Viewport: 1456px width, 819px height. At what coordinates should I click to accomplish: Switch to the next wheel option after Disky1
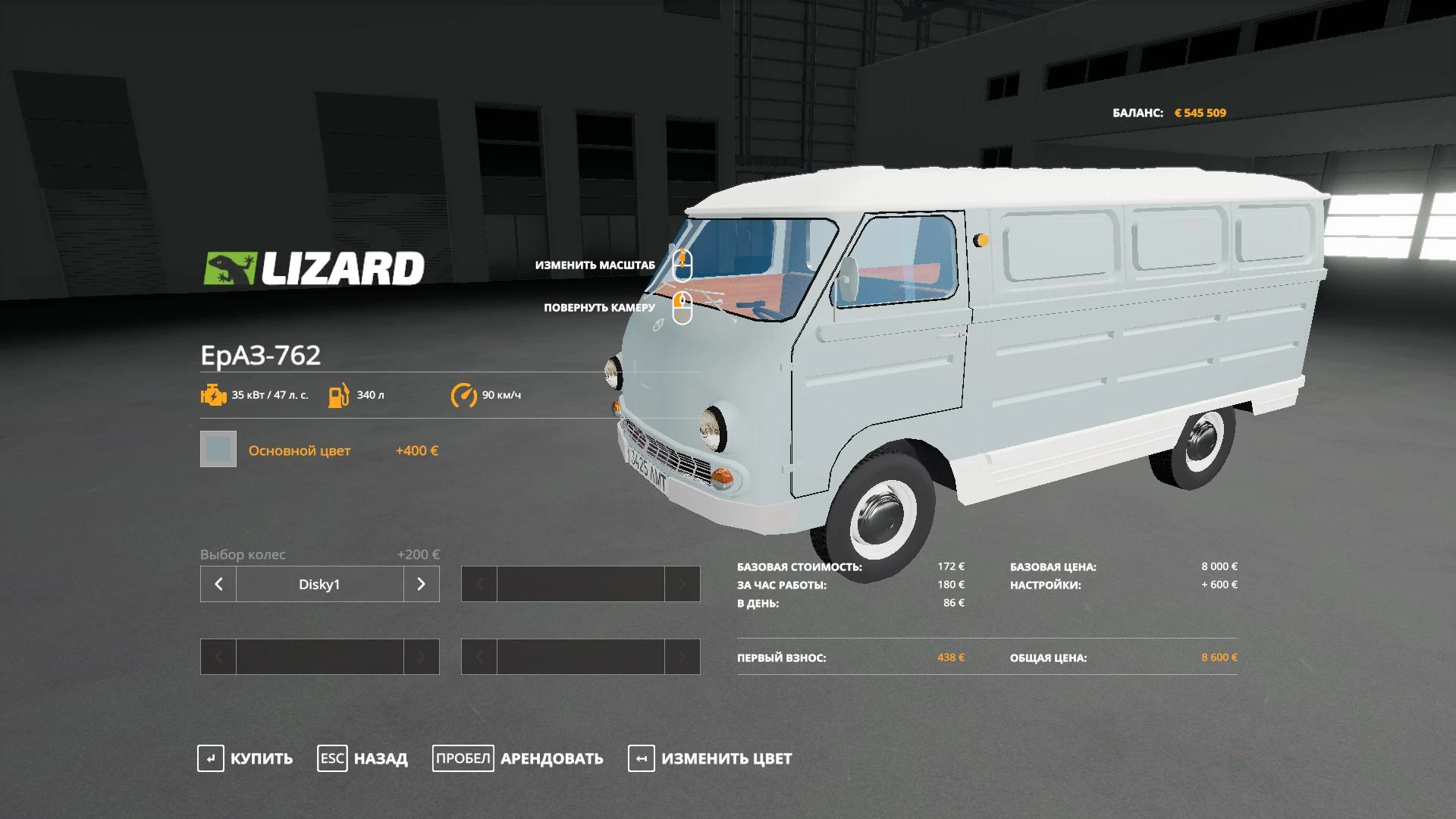tap(422, 584)
